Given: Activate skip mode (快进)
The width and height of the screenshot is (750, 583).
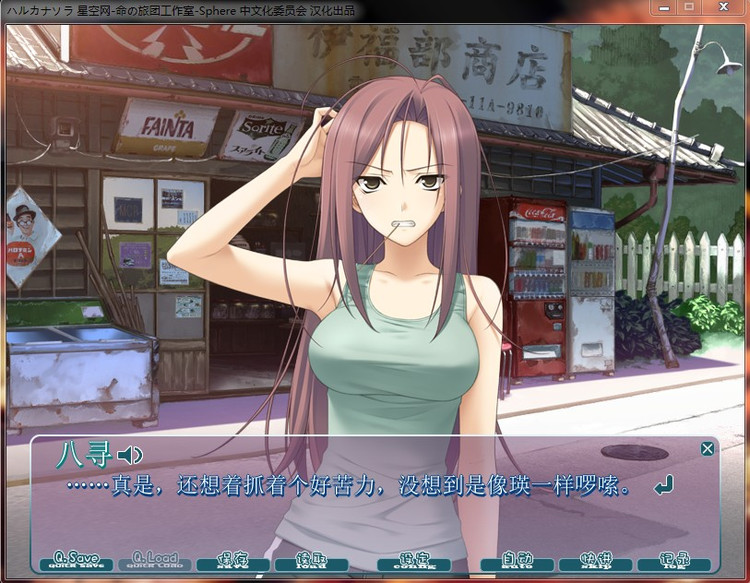Looking at the screenshot, I should (595, 560).
